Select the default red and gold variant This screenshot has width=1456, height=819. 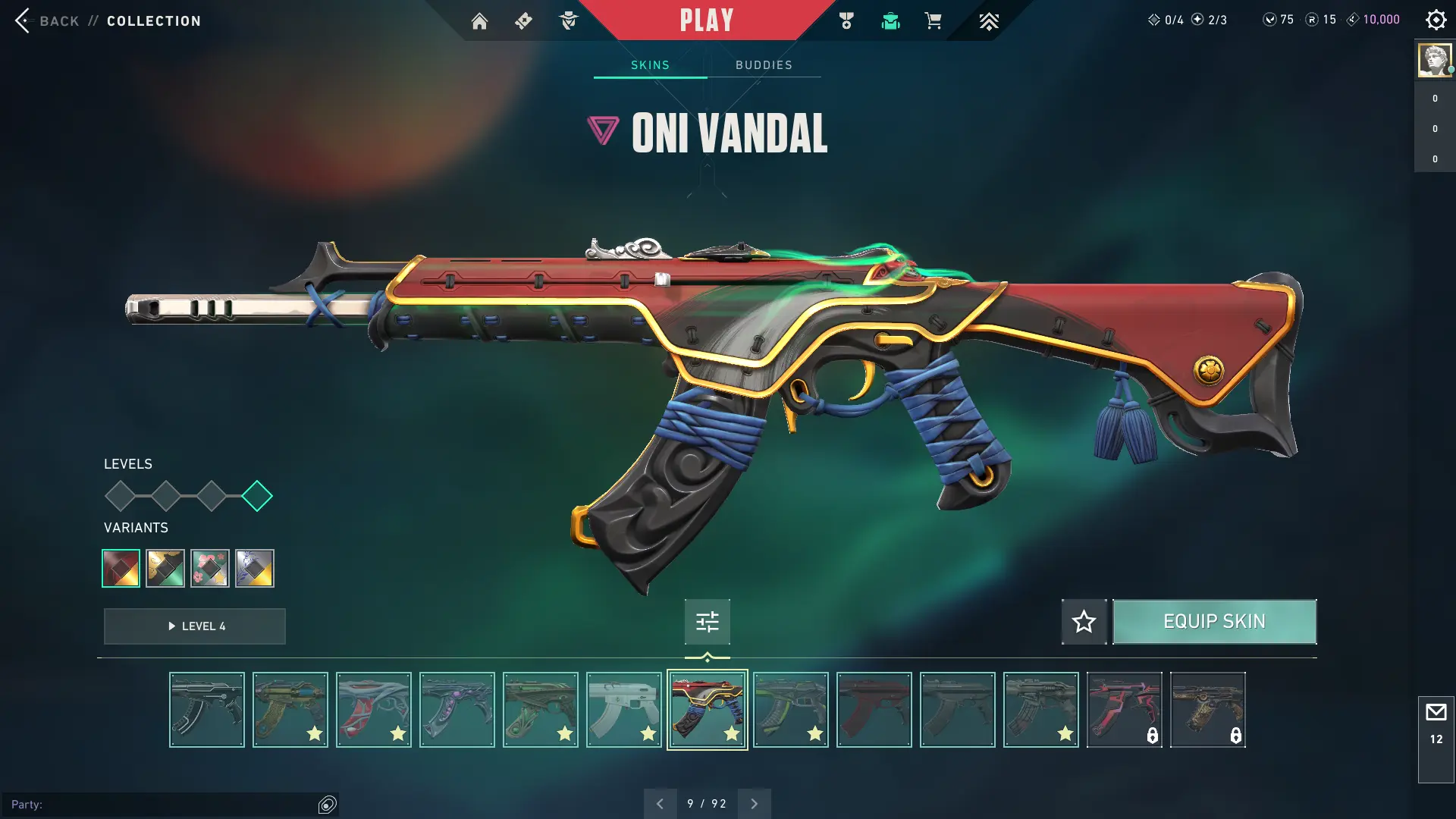121,568
